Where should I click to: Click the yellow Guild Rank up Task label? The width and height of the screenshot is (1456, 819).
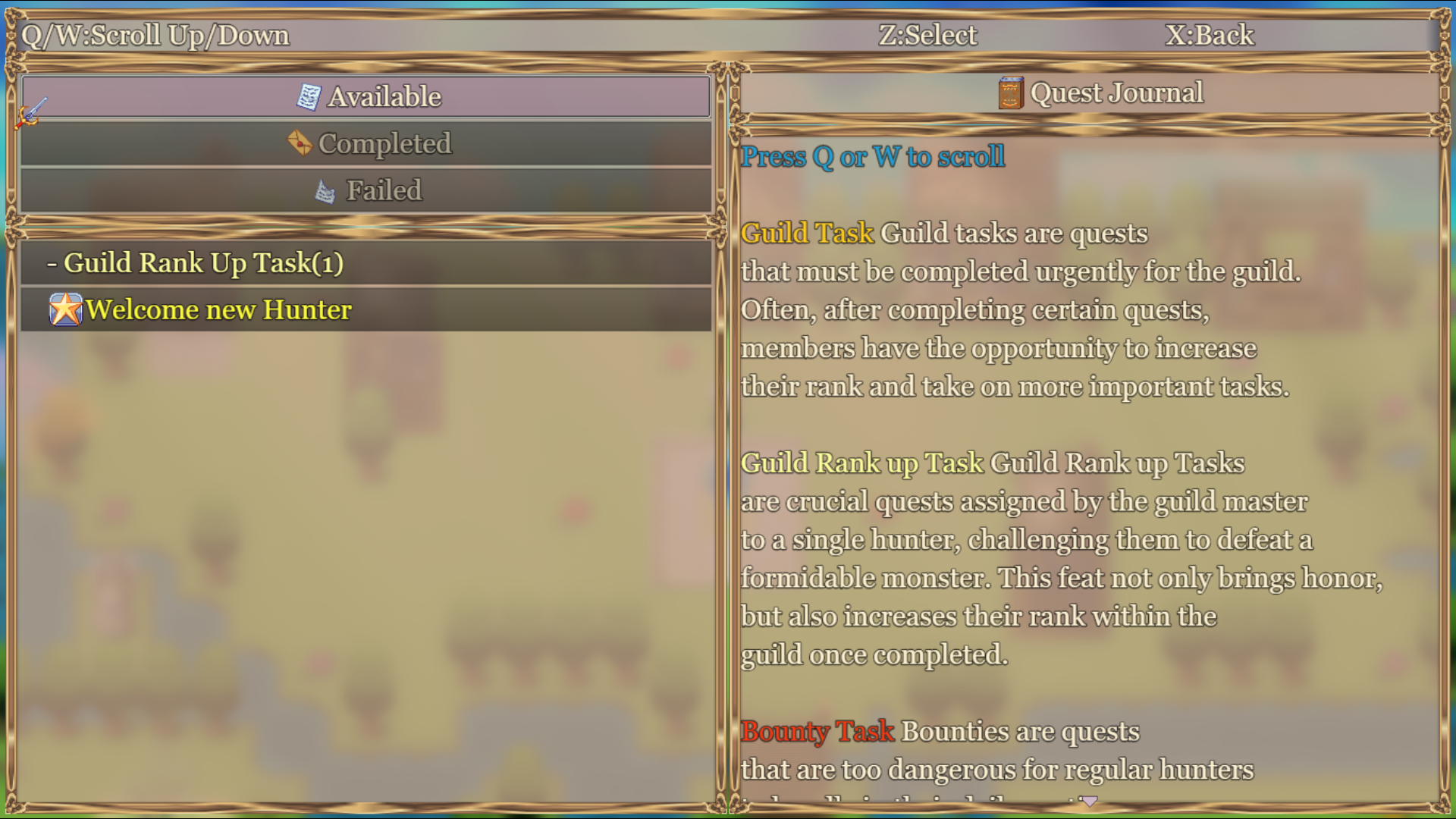tap(863, 463)
